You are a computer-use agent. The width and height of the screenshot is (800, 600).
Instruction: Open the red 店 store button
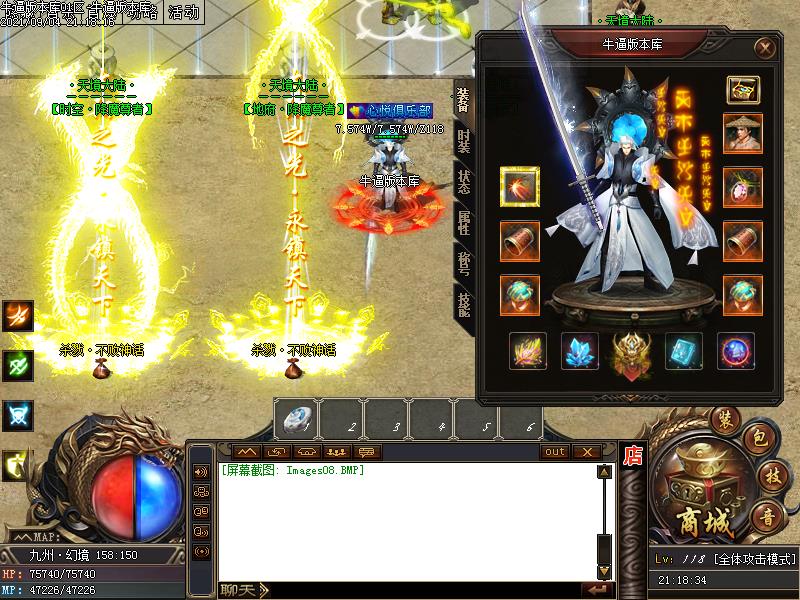coord(632,456)
